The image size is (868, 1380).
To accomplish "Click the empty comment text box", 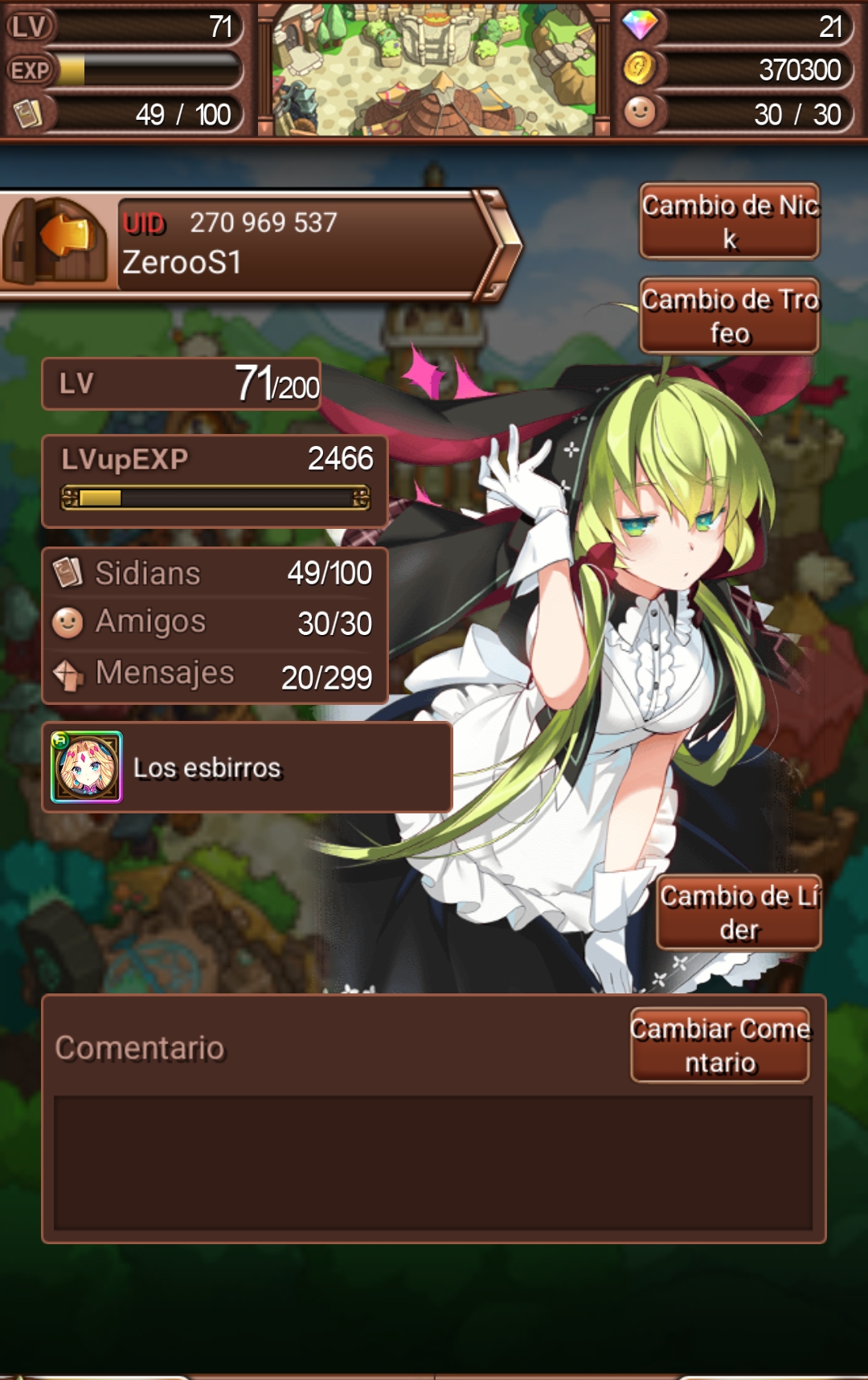I will 433,1162.
